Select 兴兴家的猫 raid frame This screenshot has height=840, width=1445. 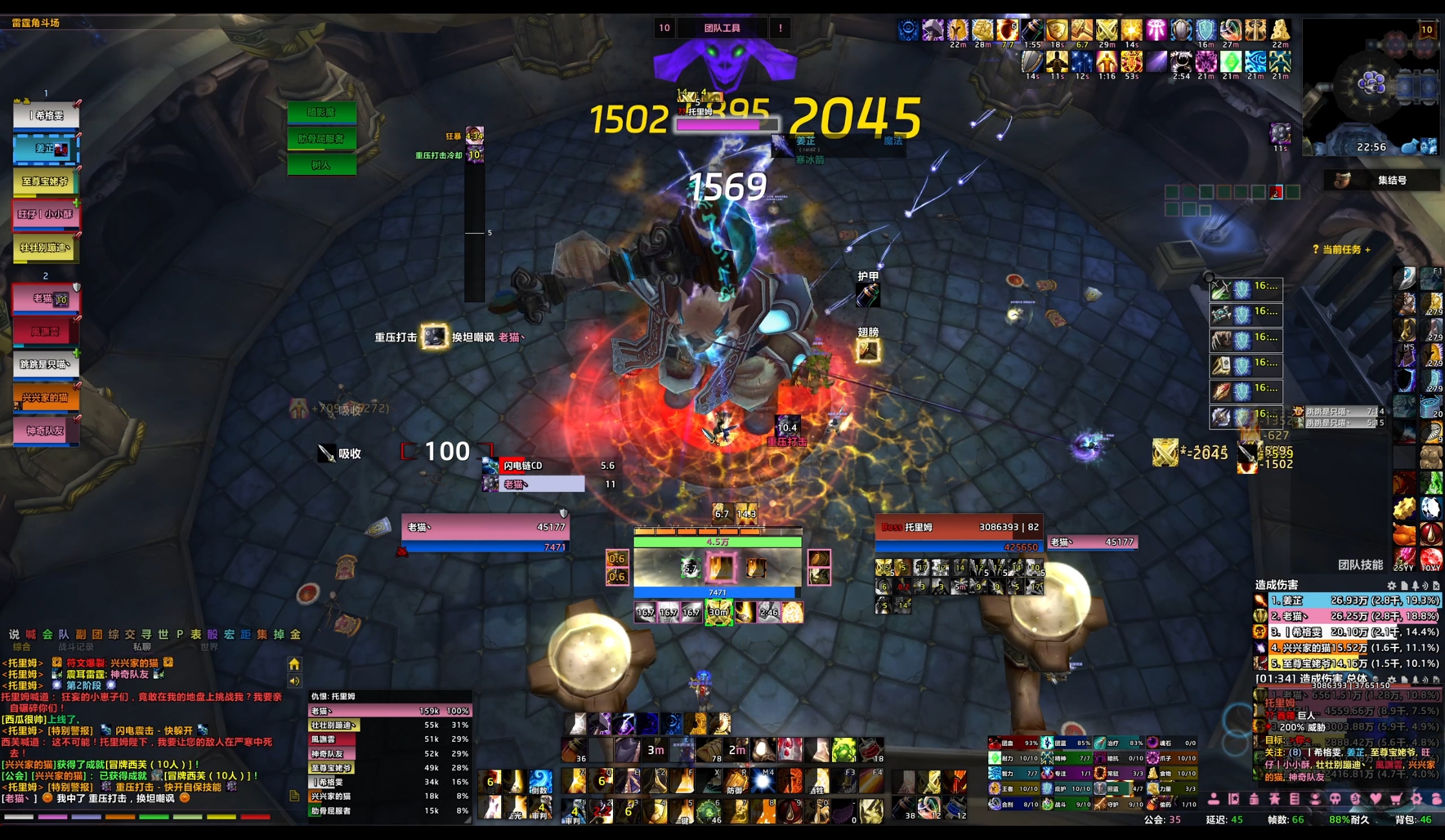[x=47, y=398]
